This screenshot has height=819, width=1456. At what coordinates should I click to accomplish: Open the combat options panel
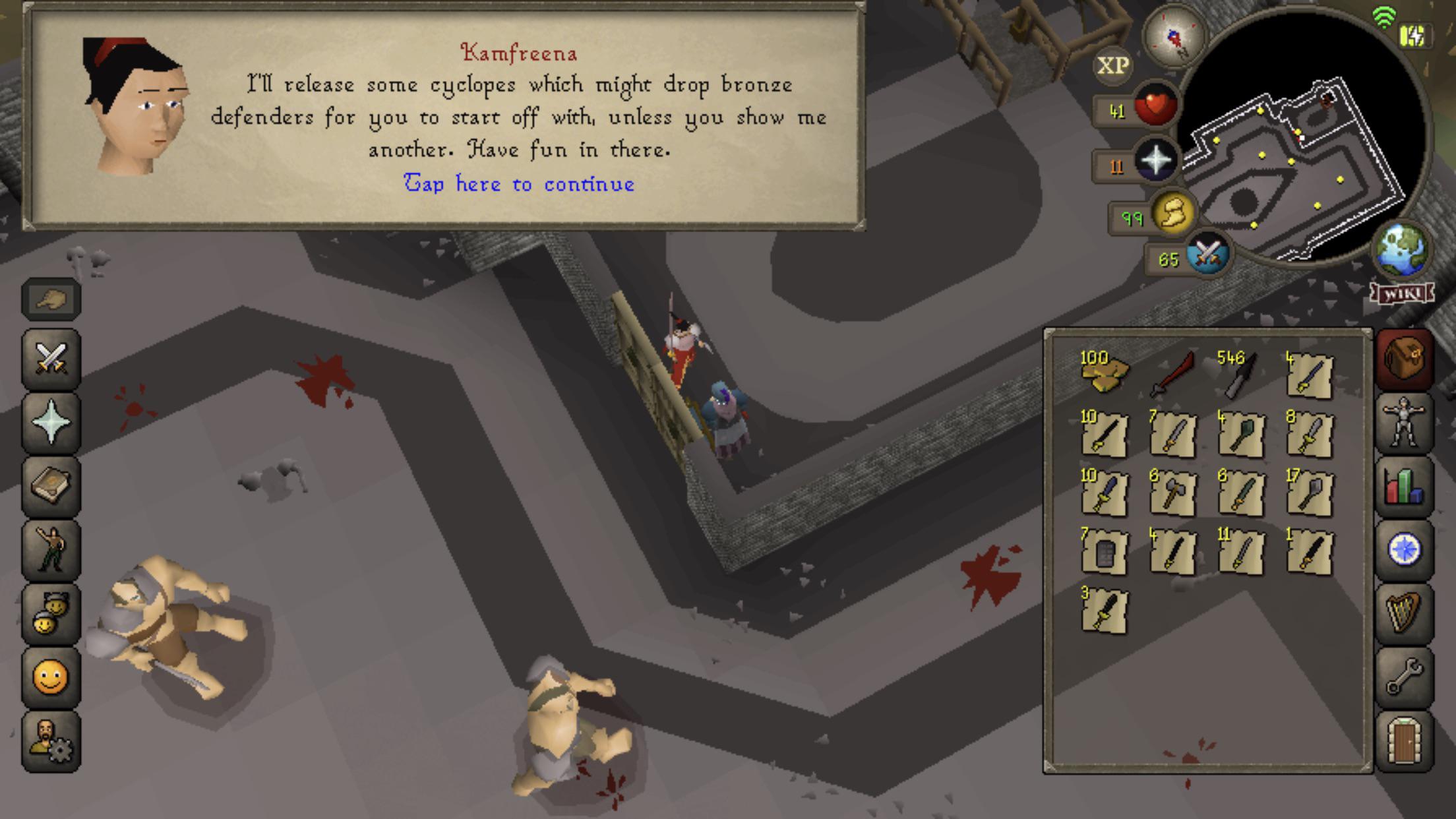pyautogui.click(x=49, y=359)
